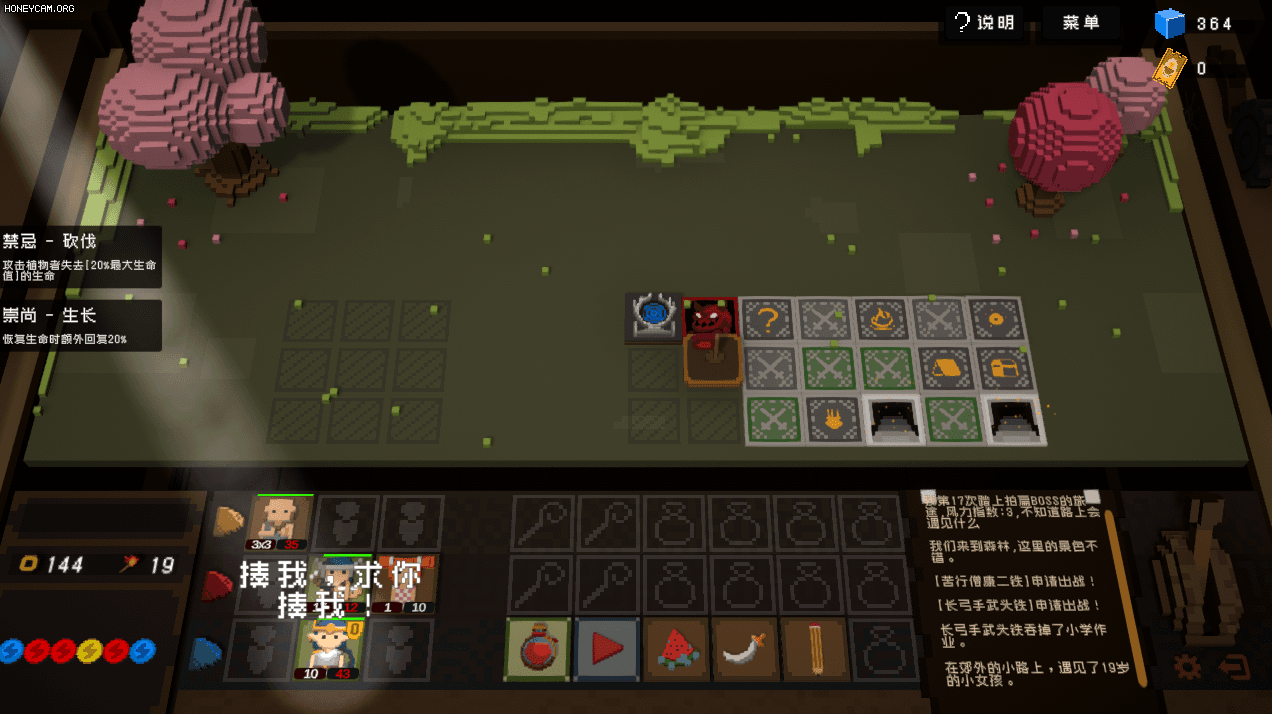
Task: Open the gear settings icon
Action: pos(1187,666)
